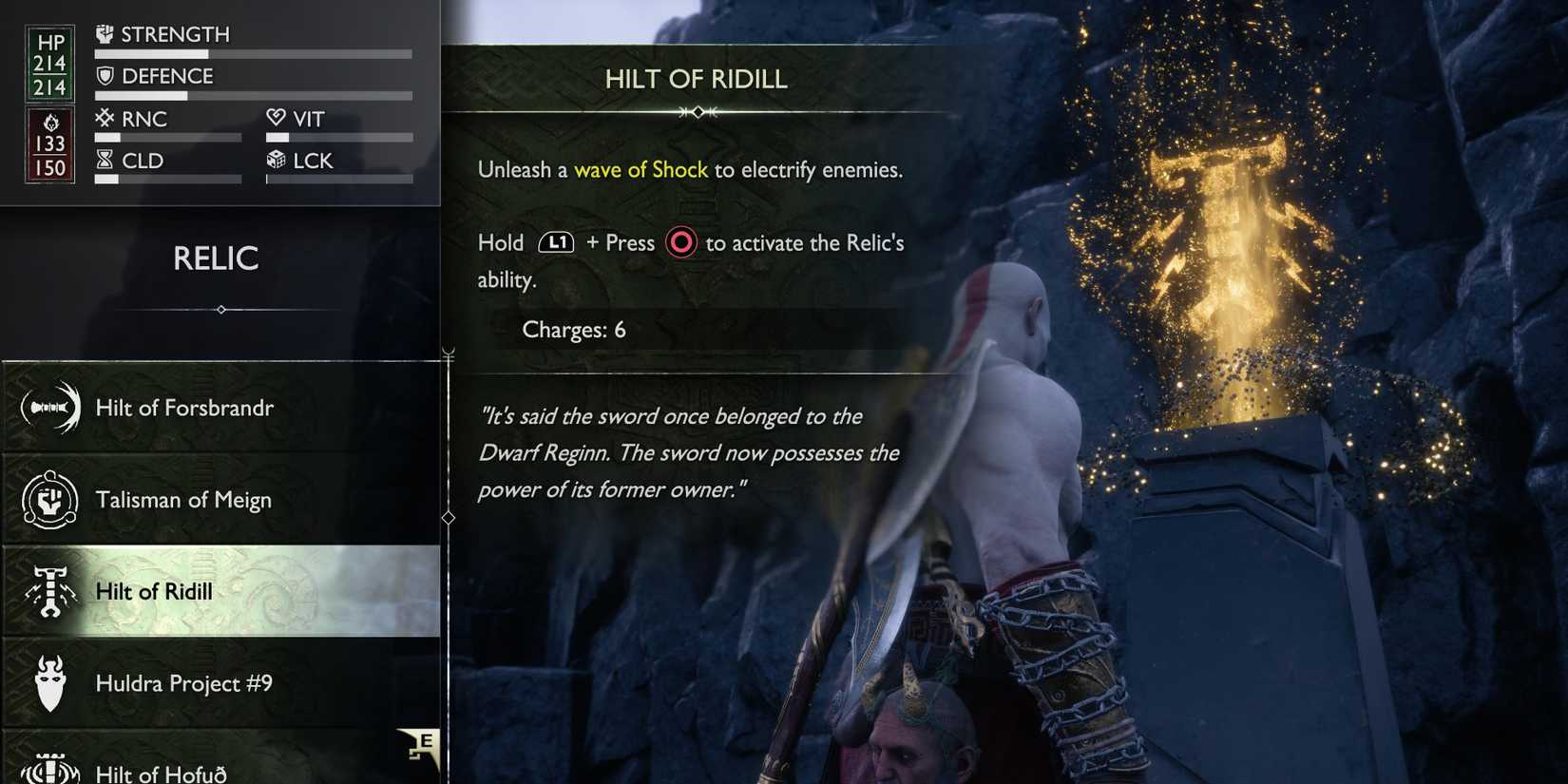Click the highlighted wave of Shock text
Viewport: 1568px width, 784px height.
641,170
